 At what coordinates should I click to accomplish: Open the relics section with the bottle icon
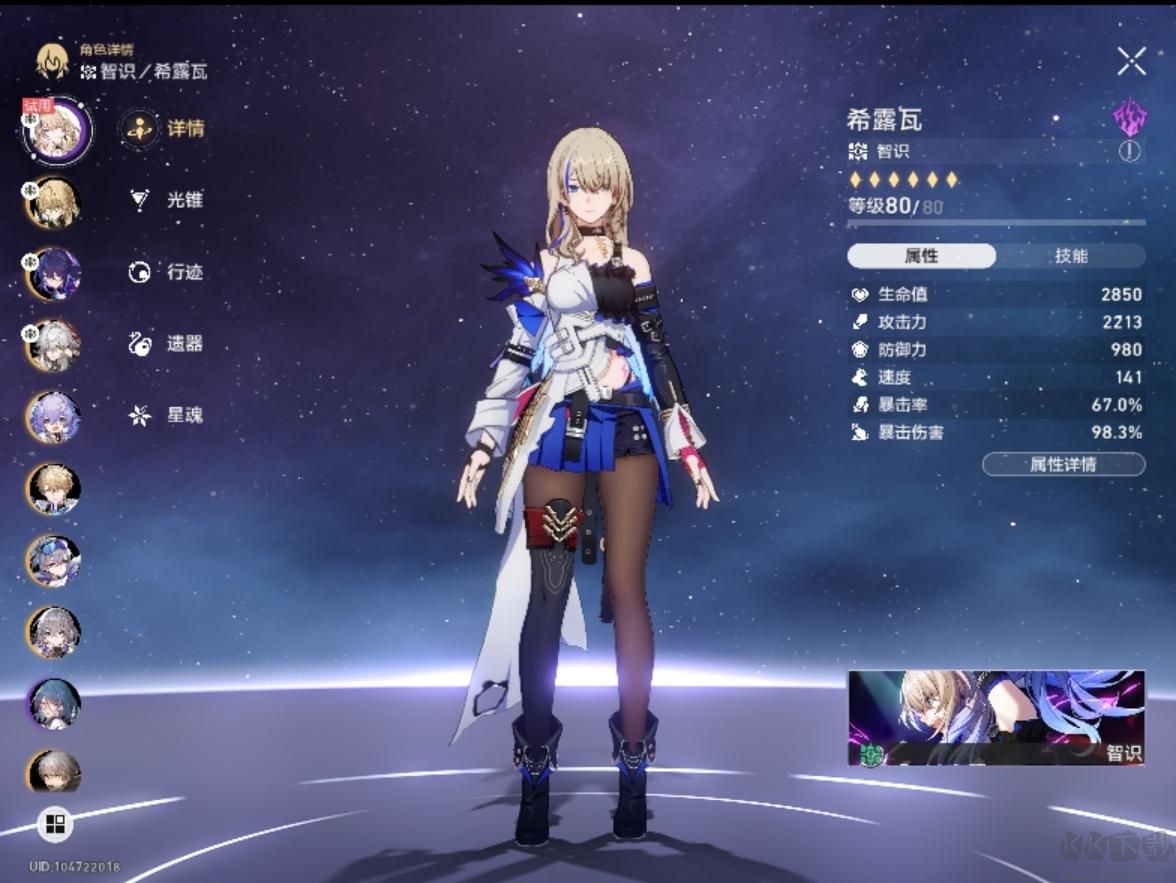(166, 344)
